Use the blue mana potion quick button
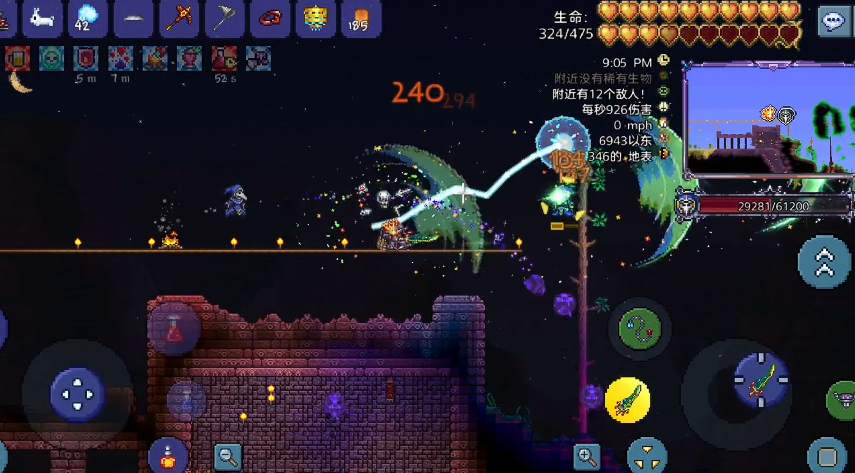This screenshot has width=855, height=473. pyautogui.click(x=186, y=401)
